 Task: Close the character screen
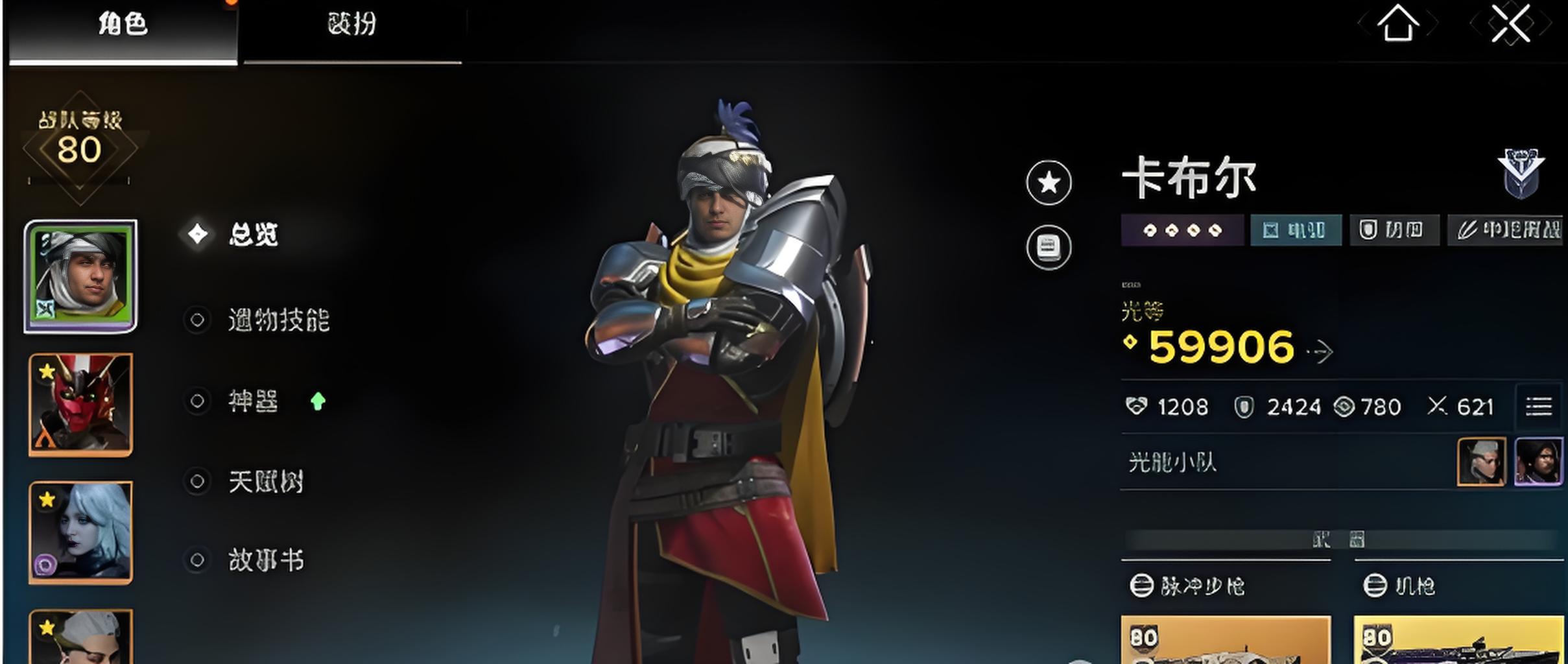click(1510, 25)
